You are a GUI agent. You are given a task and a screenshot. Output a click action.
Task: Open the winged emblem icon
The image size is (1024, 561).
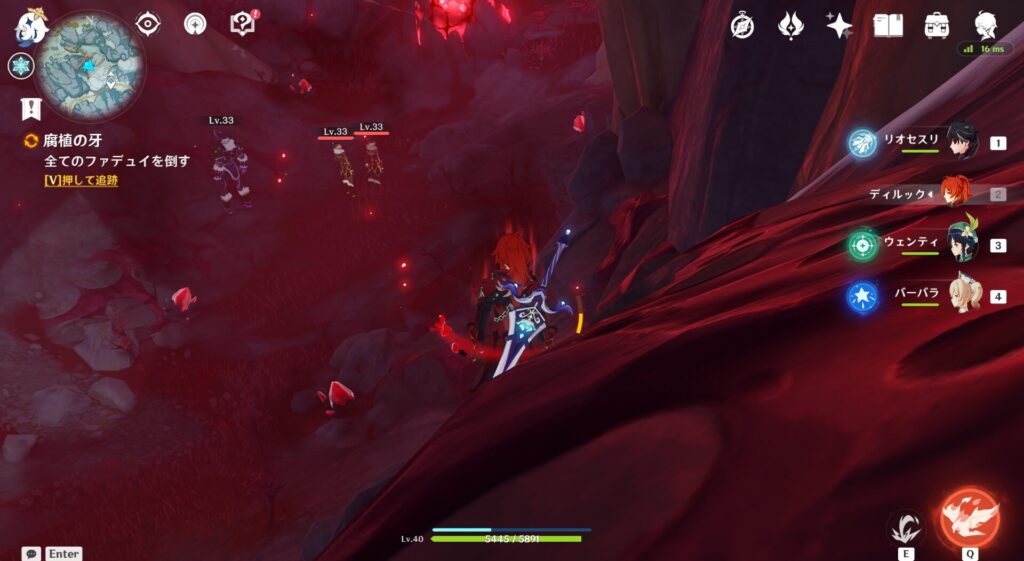tap(791, 26)
